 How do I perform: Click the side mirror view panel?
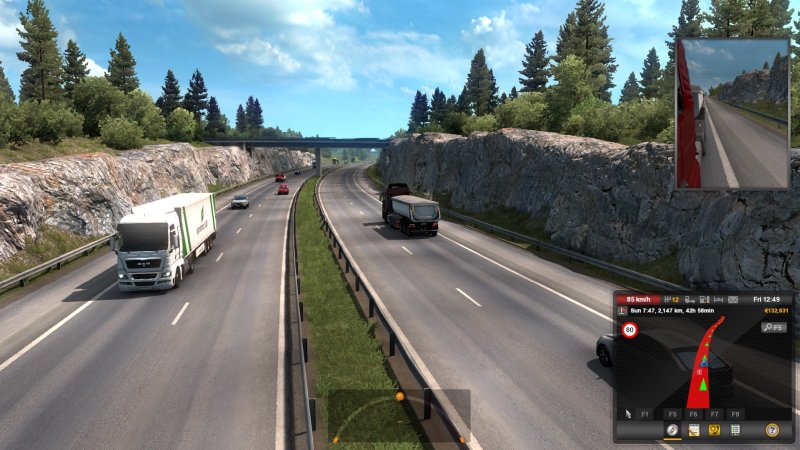[x=732, y=113]
